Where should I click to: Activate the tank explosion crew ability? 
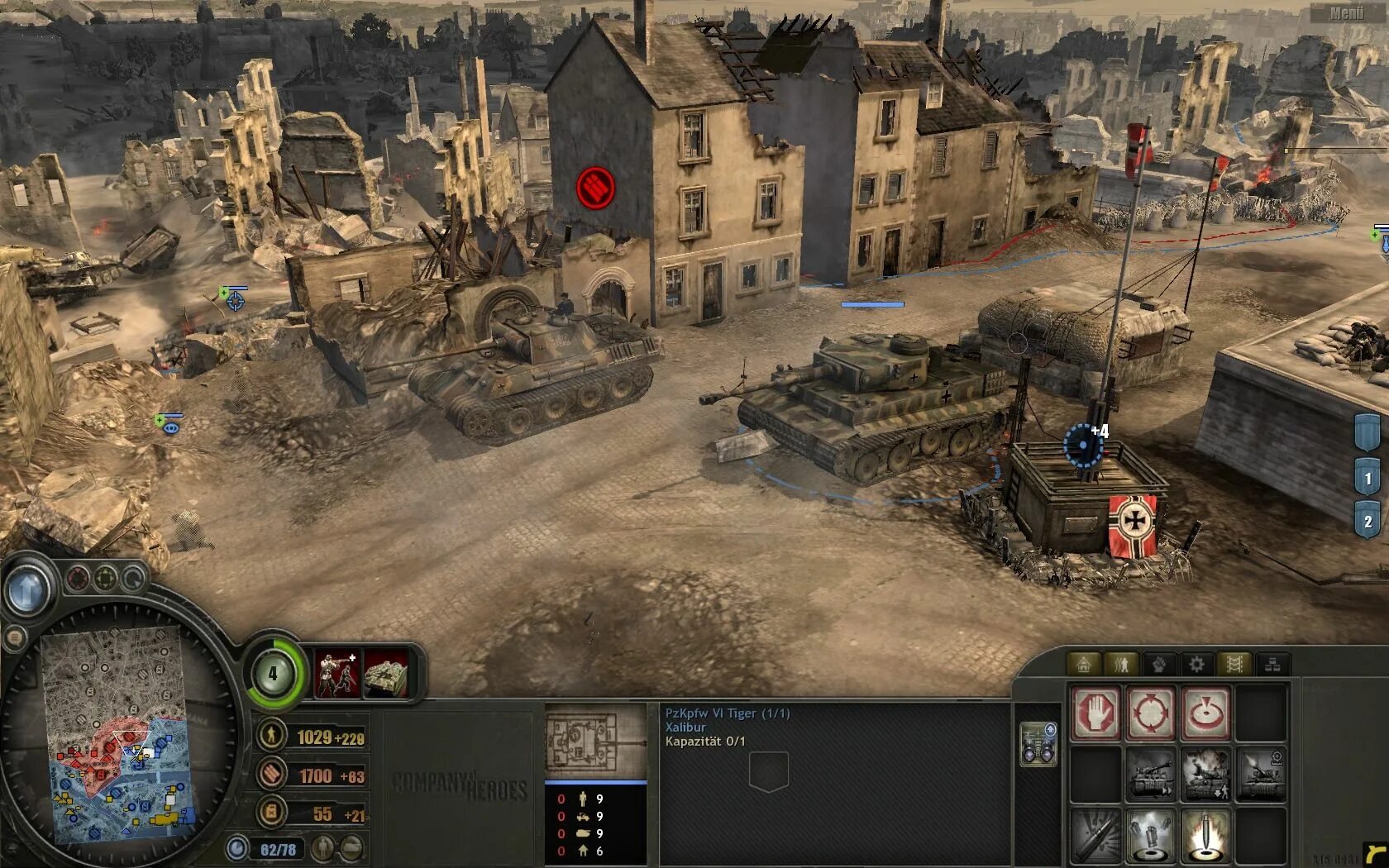(1205, 775)
